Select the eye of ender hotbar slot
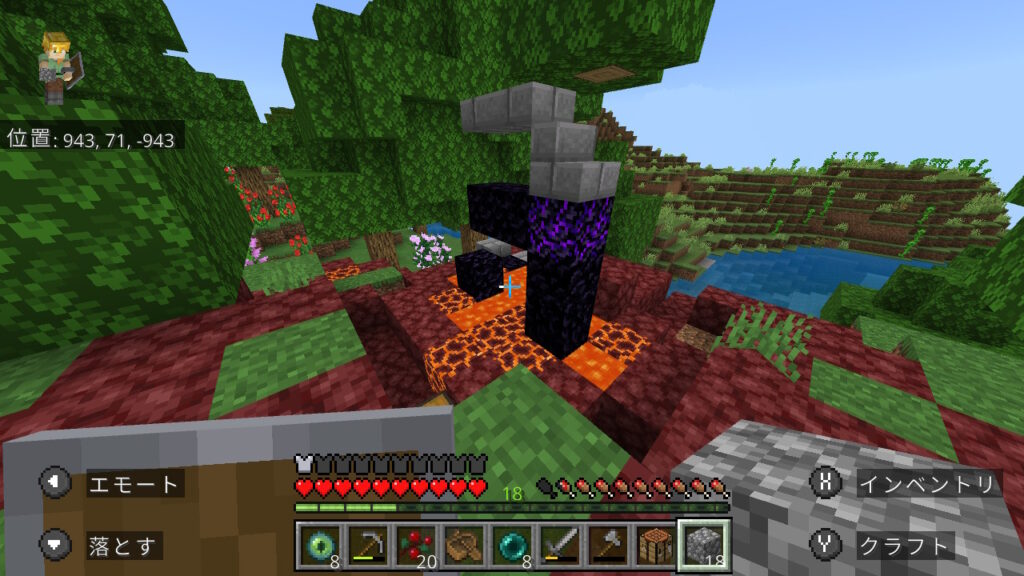Viewport: 1024px width, 576px height. pos(320,545)
